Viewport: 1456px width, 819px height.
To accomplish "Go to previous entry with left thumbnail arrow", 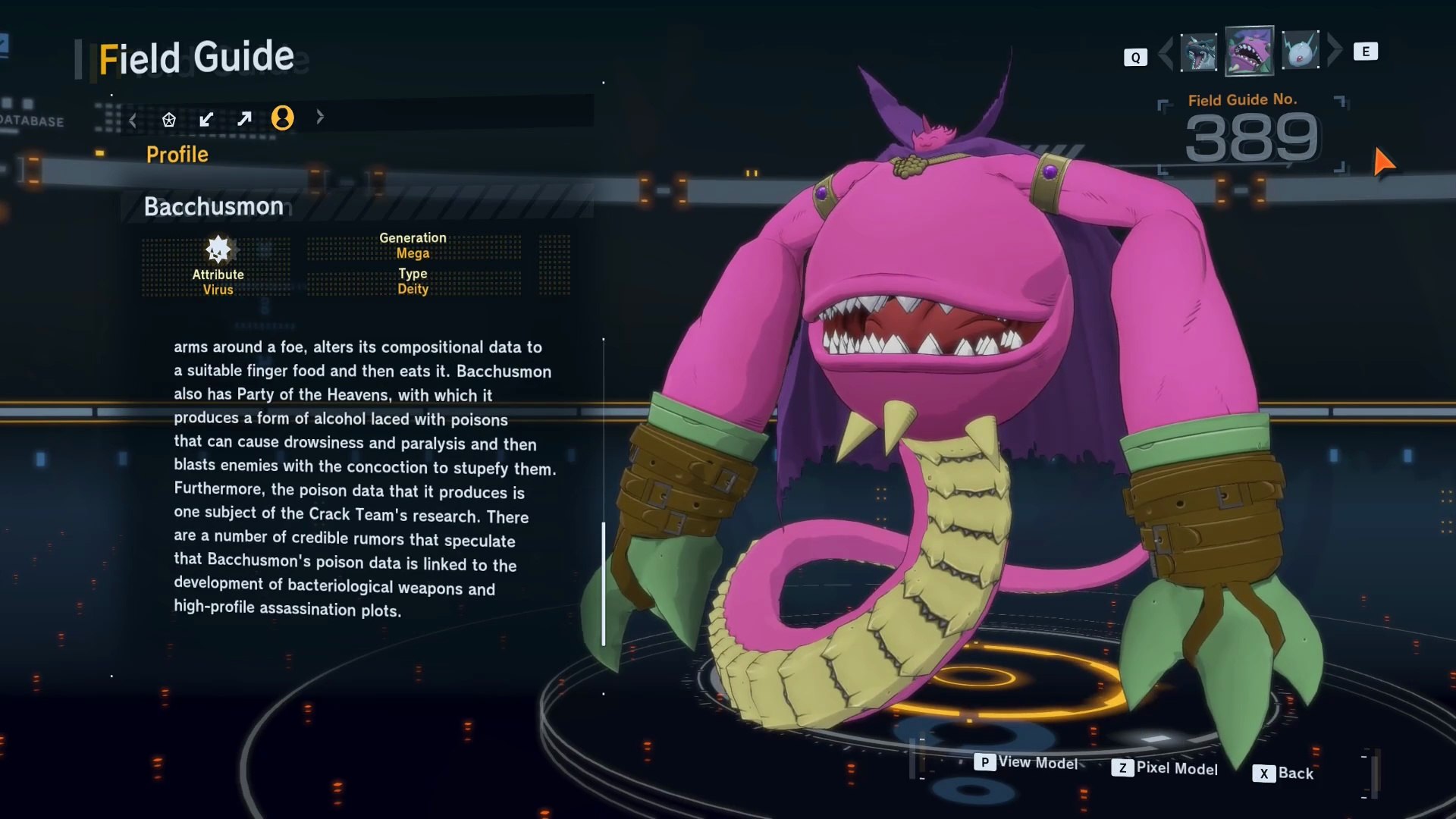I will [1166, 52].
